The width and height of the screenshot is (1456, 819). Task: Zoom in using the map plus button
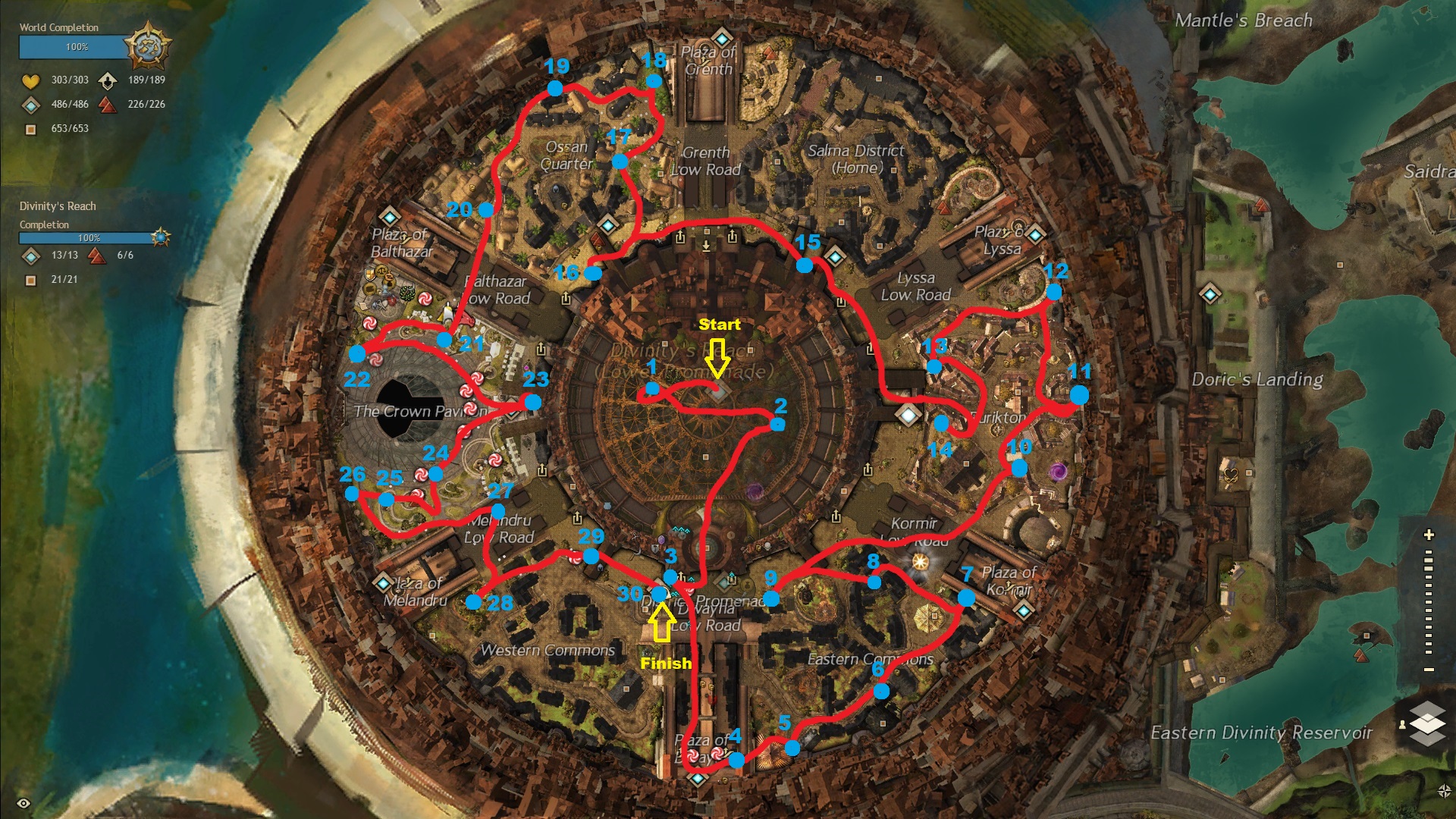click(1429, 535)
